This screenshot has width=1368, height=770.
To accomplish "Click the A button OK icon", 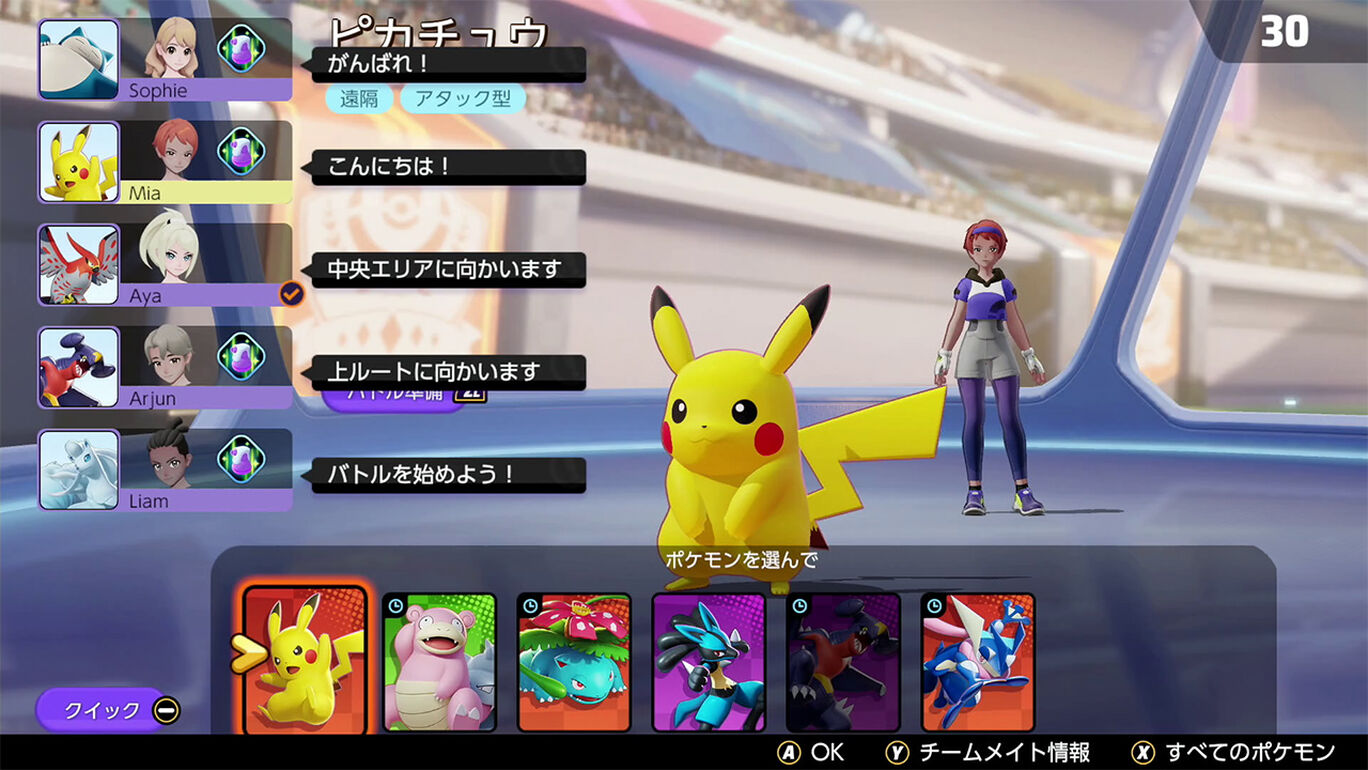I will pyautogui.click(x=789, y=752).
